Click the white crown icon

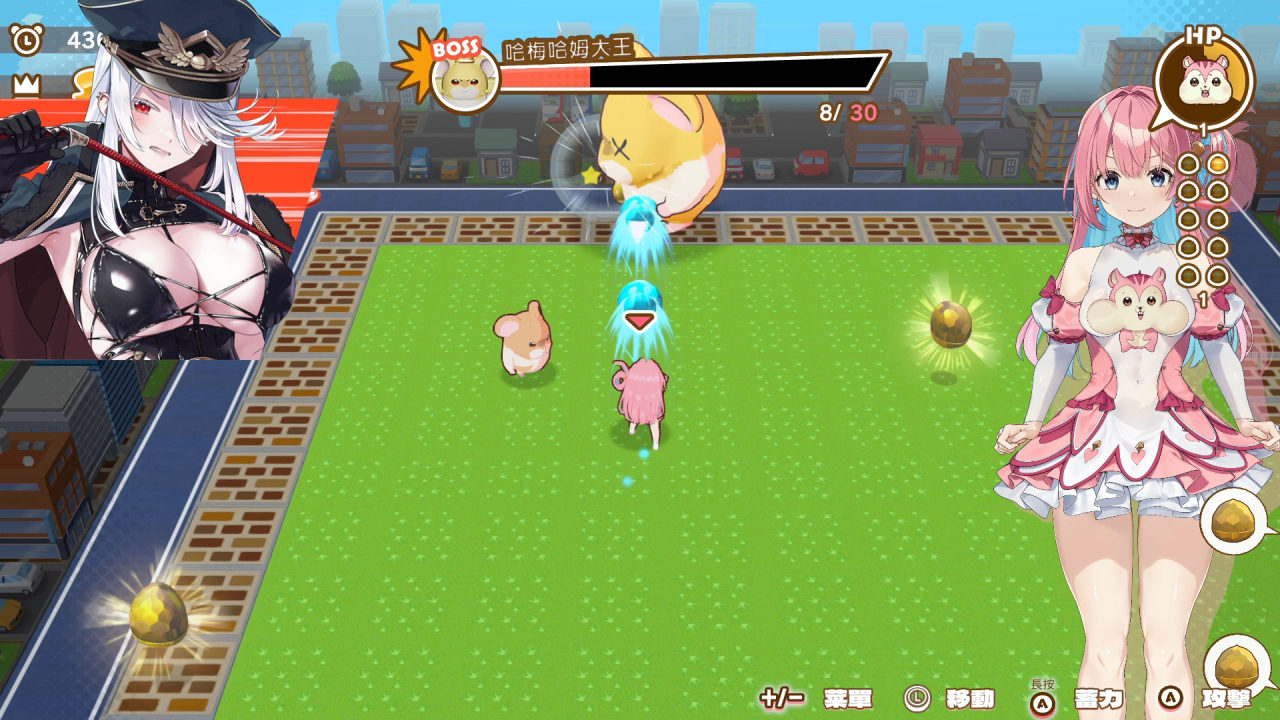pyautogui.click(x=26, y=85)
